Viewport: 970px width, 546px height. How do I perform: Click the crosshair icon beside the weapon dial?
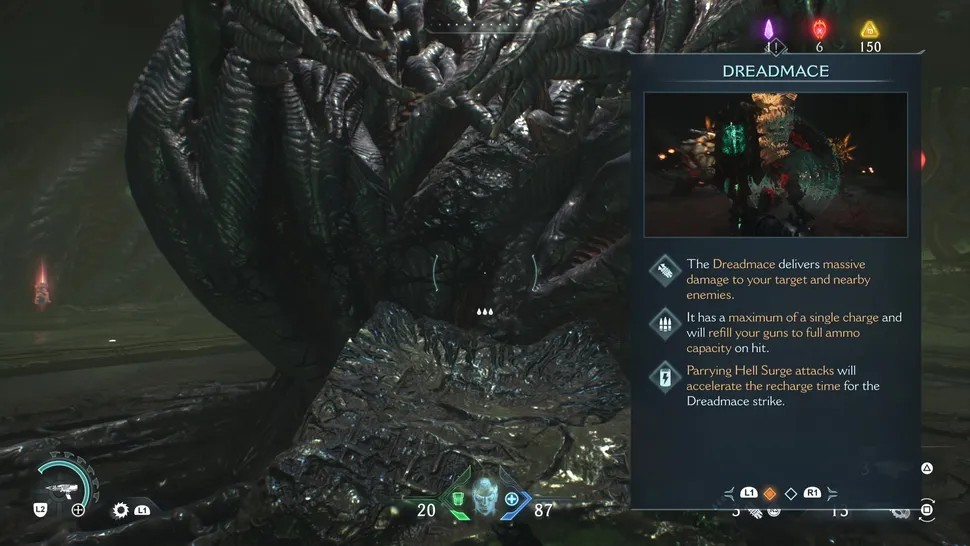[78, 510]
